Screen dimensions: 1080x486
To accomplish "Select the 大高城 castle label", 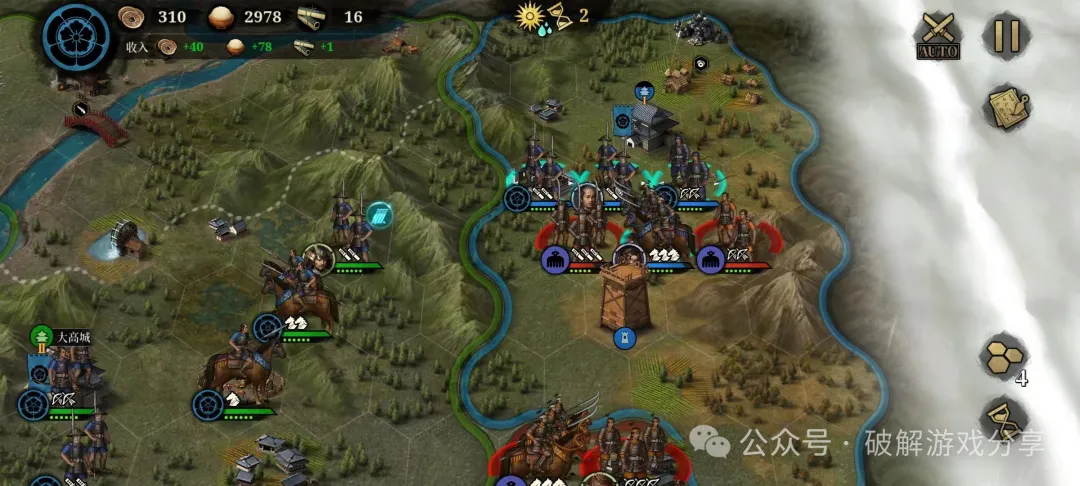I will pyautogui.click(x=72, y=337).
